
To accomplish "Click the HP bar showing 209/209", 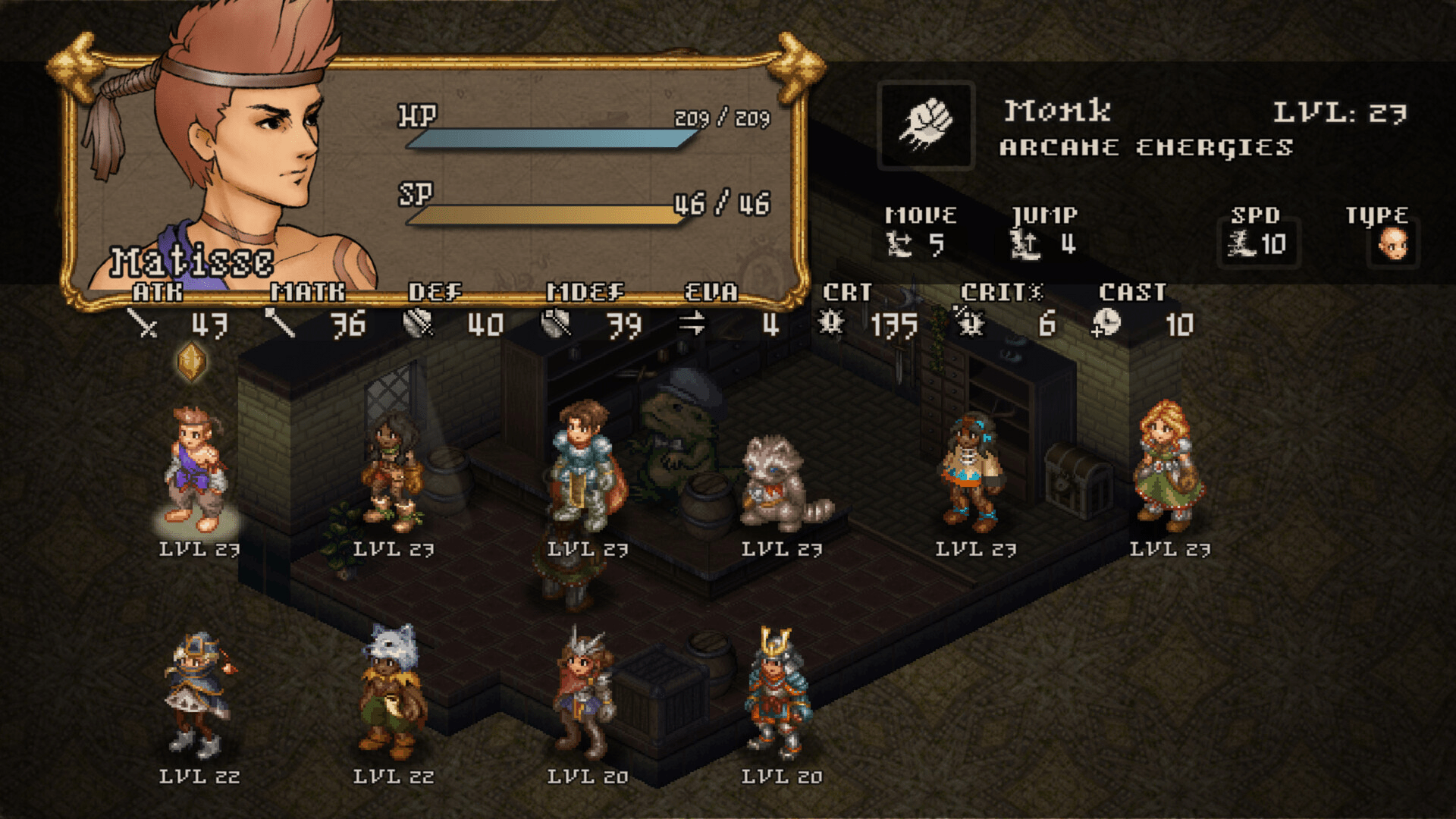I will (x=550, y=140).
